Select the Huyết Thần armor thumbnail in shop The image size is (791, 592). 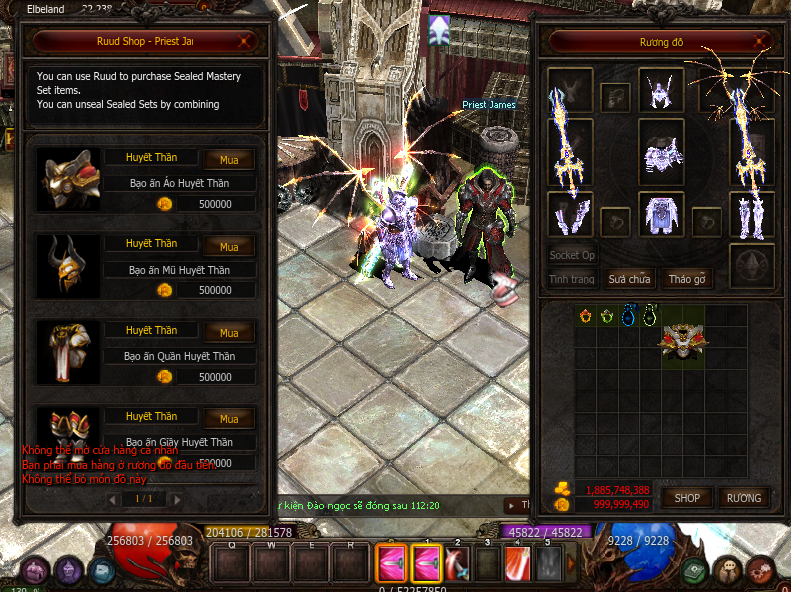tap(68, 180)
